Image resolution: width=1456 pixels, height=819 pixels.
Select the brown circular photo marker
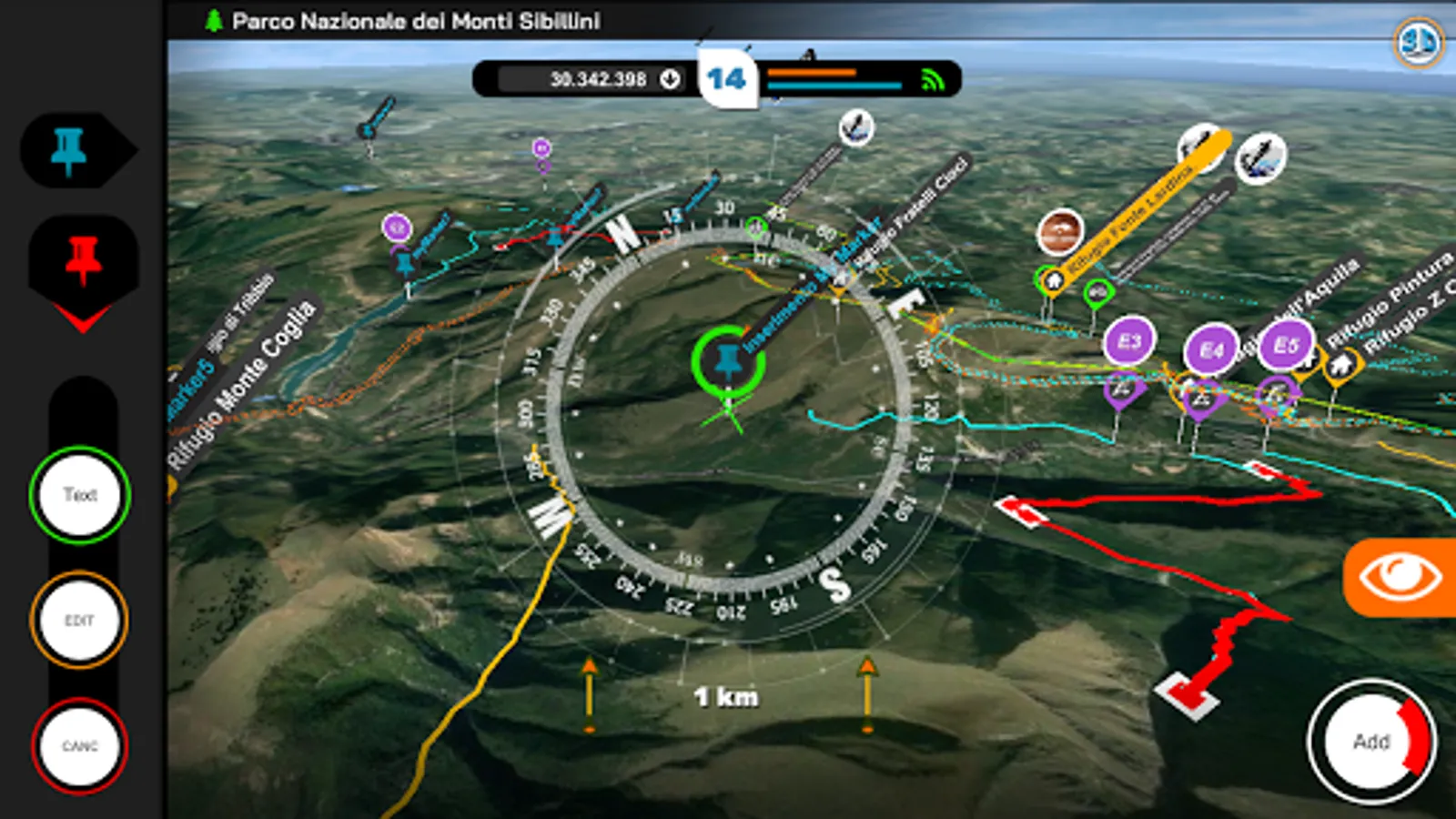(x=1060, y=232)
